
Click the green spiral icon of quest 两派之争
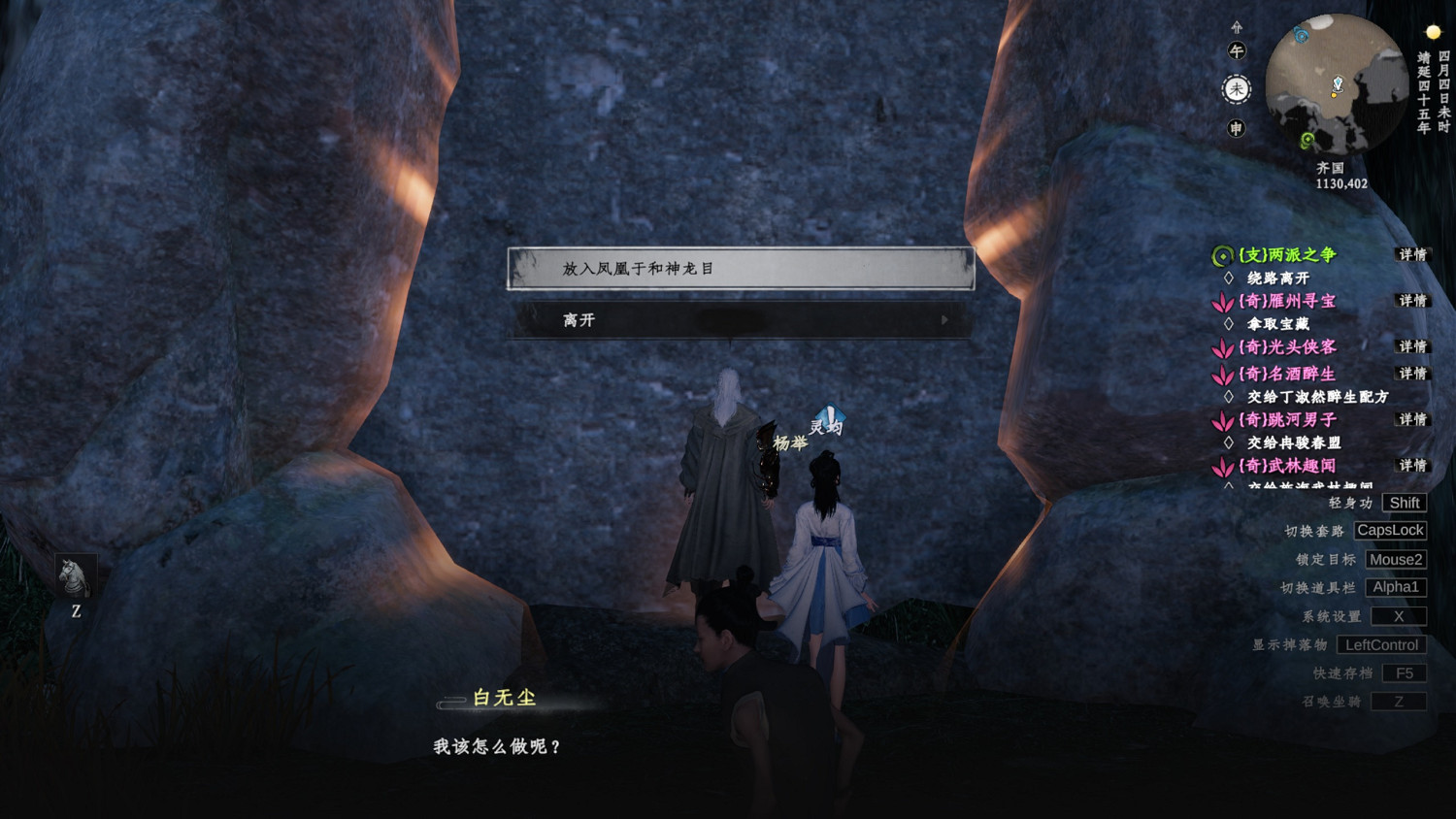click(x=1222, y=255)
